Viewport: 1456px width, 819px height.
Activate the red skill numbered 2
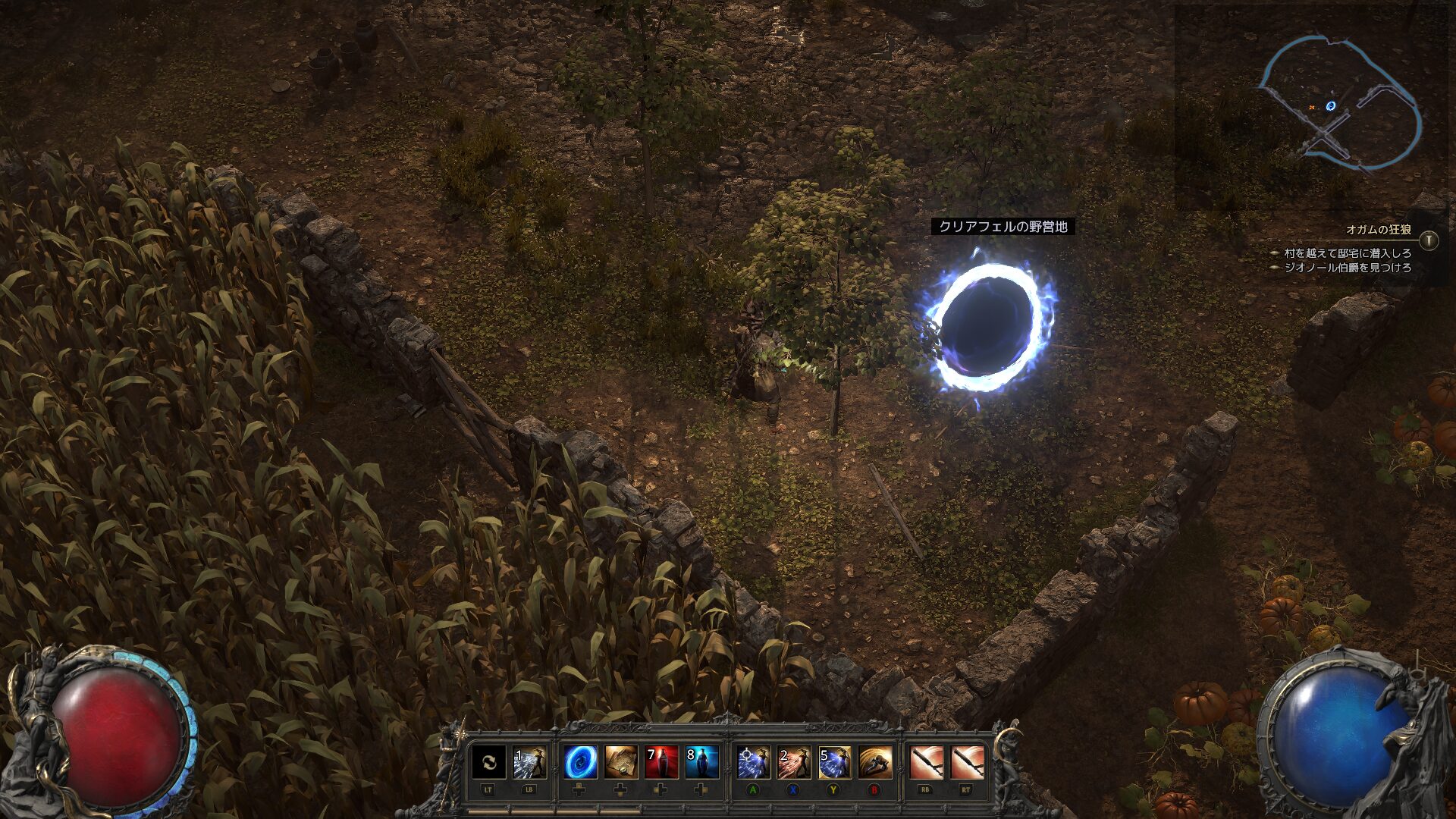coord(794,762)
